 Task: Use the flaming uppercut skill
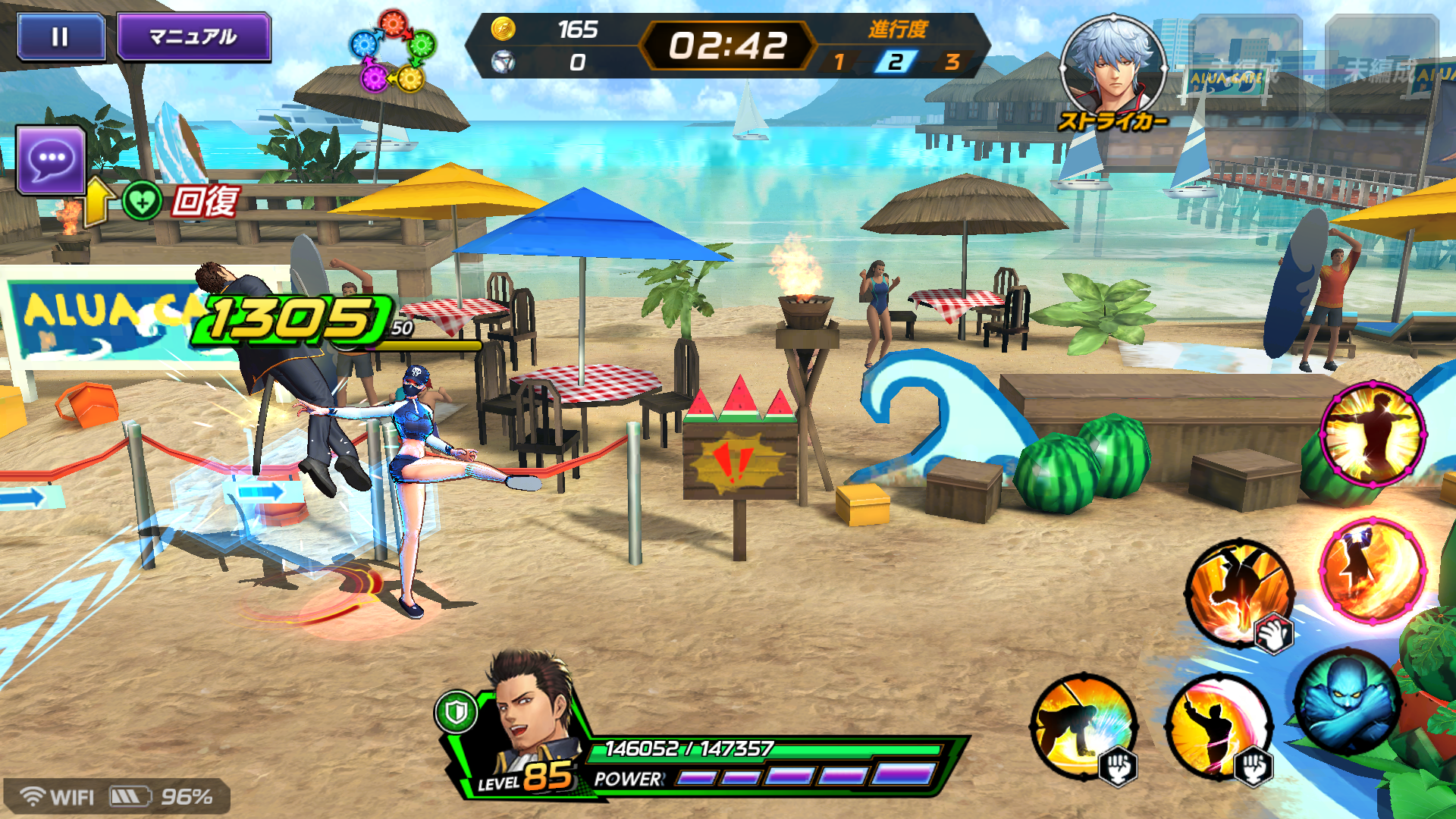point(1373,570)
